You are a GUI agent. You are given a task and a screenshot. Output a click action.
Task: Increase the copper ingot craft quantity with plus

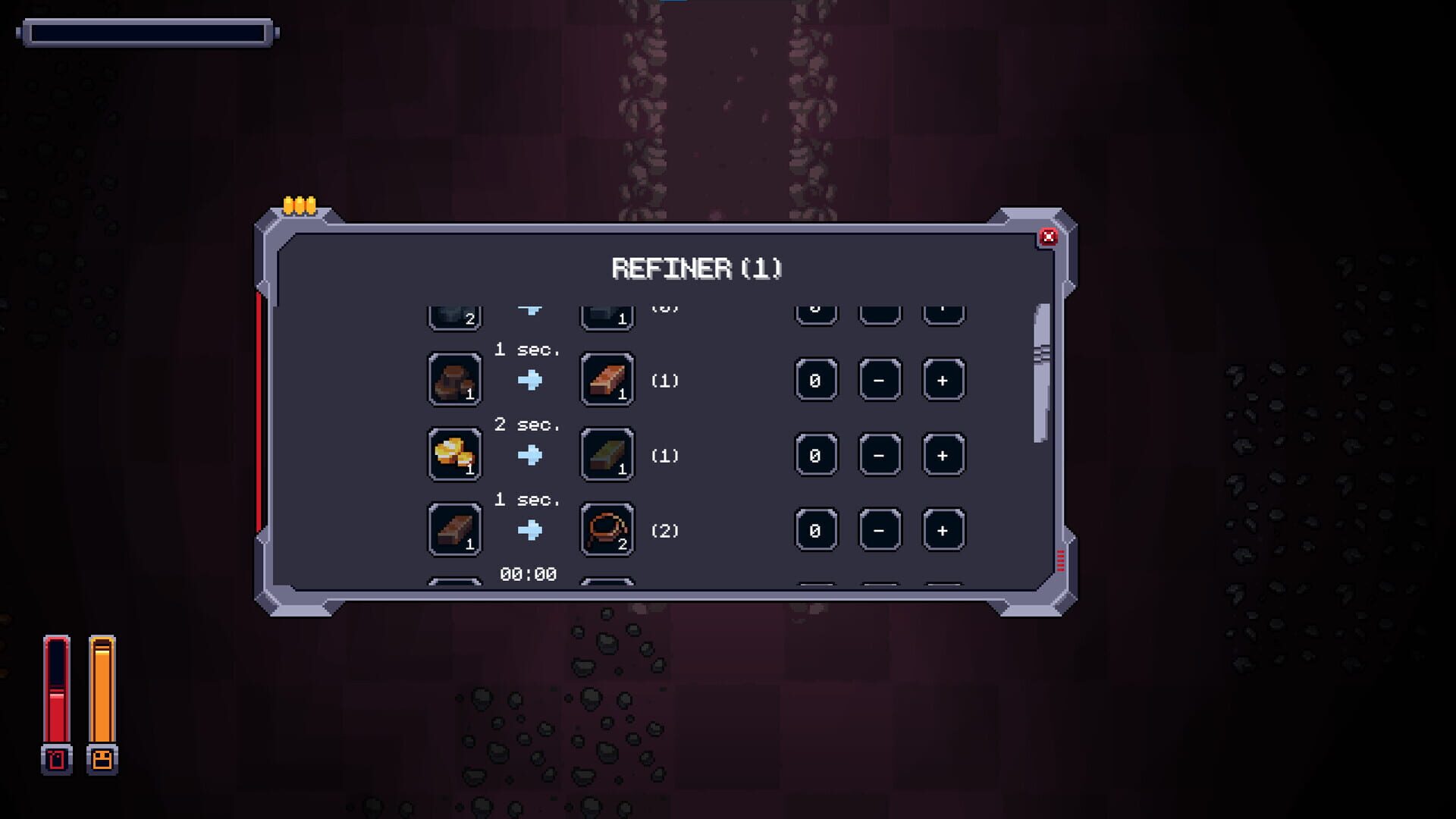click(943, 379)
